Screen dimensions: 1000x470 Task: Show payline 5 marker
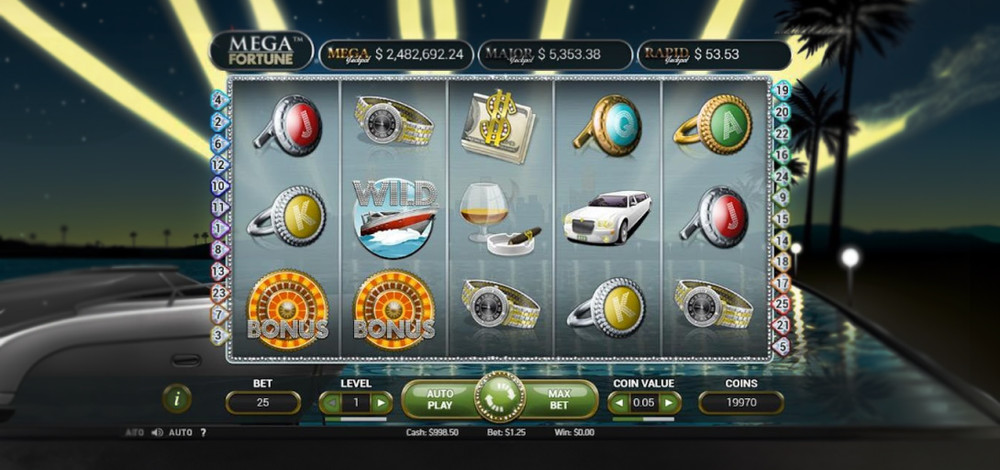point(782,346)
